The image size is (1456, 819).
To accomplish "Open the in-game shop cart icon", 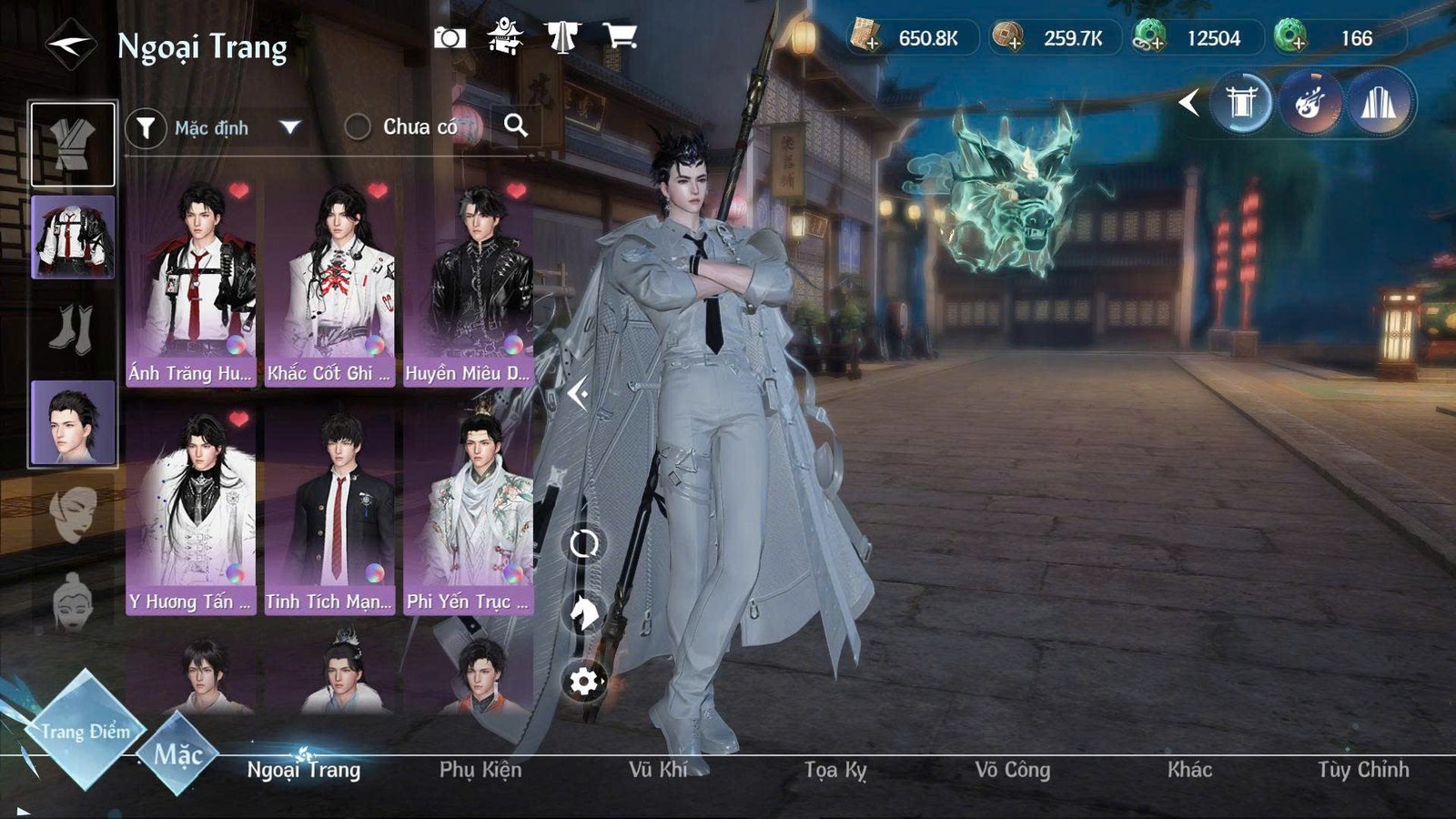I will coord(622,36).
